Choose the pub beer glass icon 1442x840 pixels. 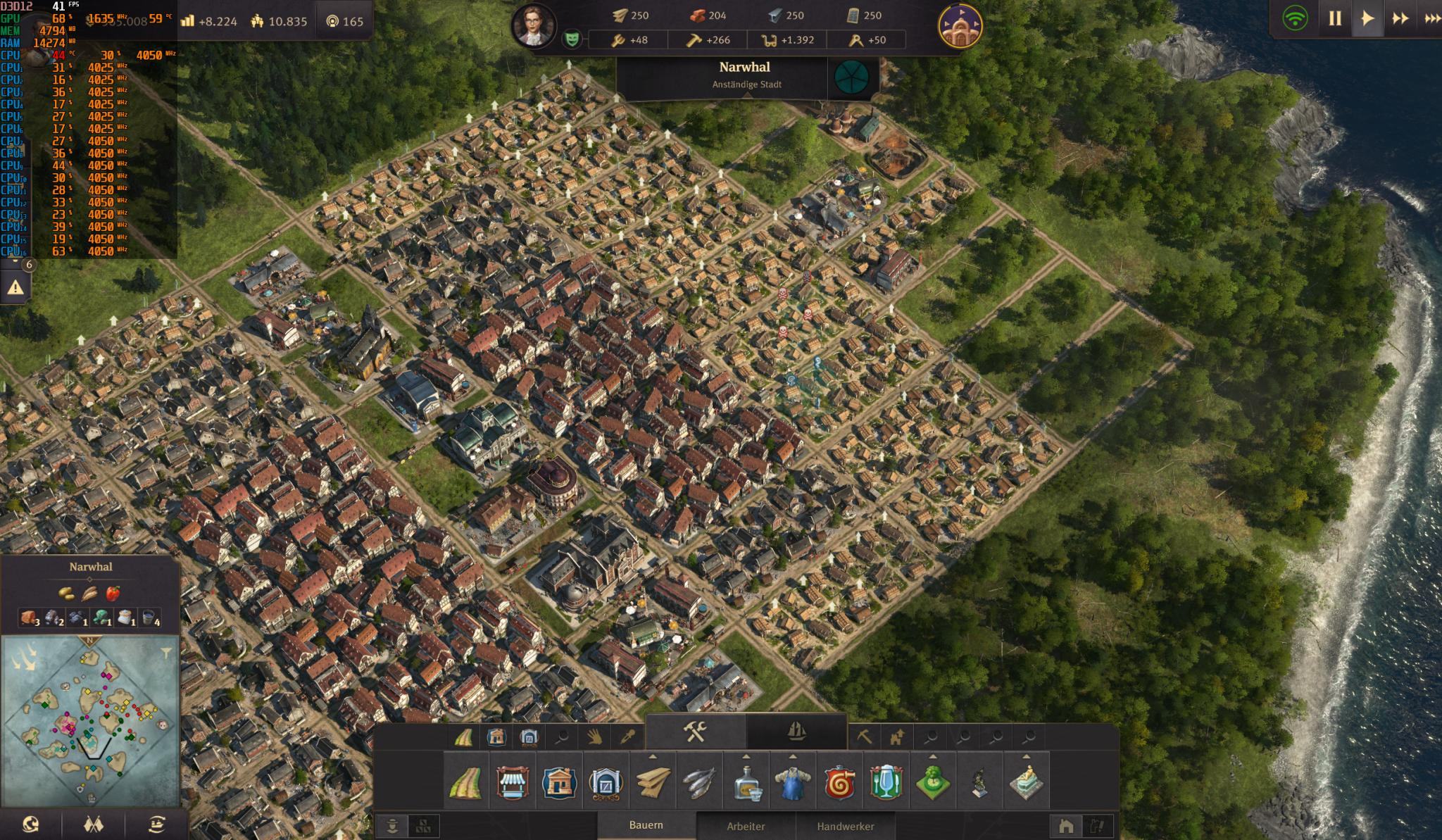pyautogui.click(x=886, y=782)
